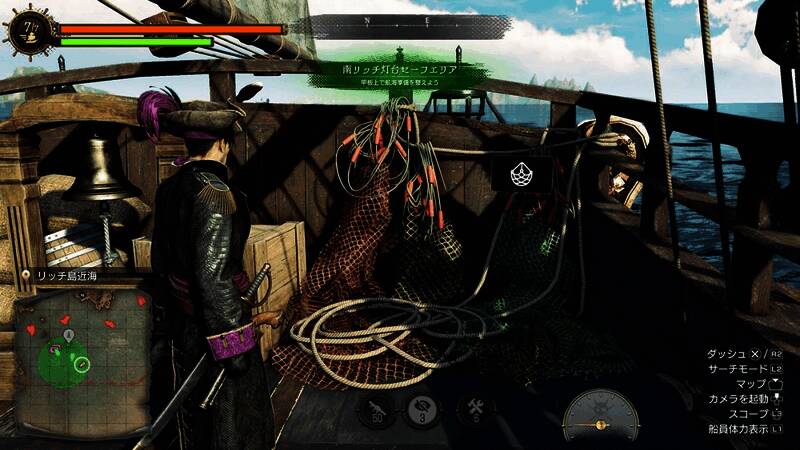Viewport: 800px width, 450px height.
Task: Select the cannon ammo slot showing 50
Action: click(377, 409)
